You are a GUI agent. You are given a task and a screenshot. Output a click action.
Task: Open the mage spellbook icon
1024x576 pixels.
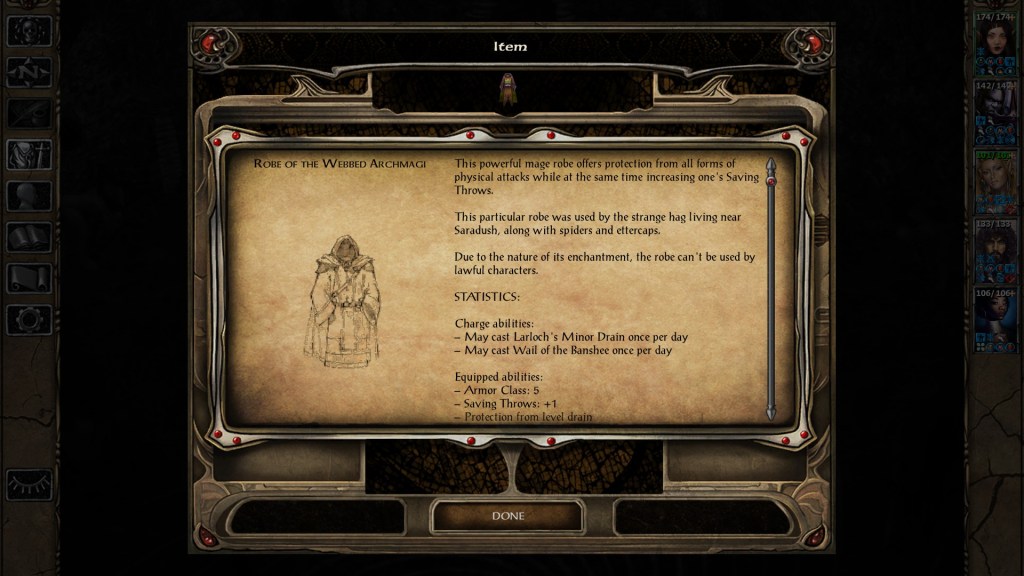pyautogui.click(x=29, y=237)
